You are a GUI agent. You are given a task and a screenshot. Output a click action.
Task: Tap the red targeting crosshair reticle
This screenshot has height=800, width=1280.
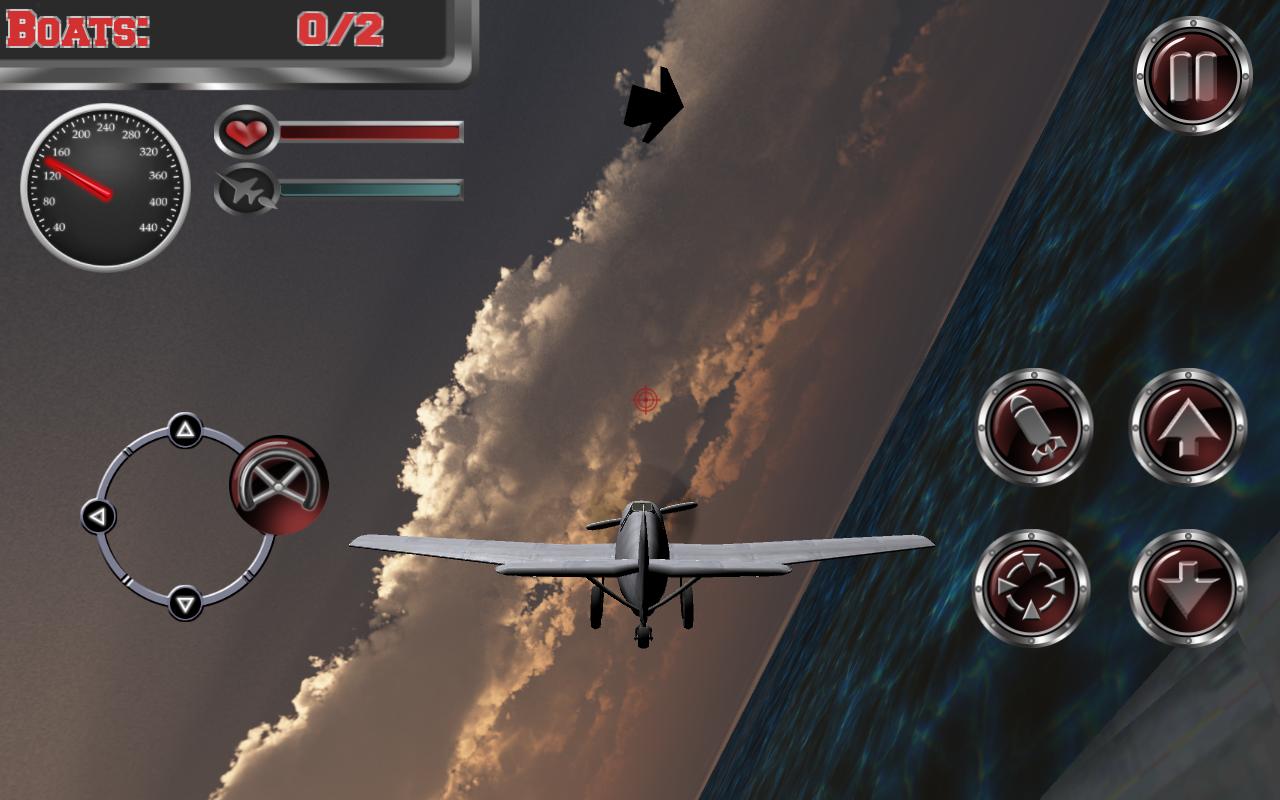tap(646, 400)
